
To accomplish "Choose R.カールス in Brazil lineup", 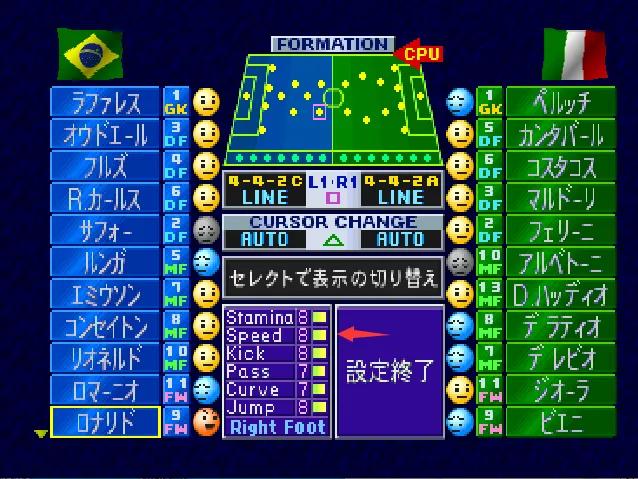I will pyautogui.click(x=105, y=198).
